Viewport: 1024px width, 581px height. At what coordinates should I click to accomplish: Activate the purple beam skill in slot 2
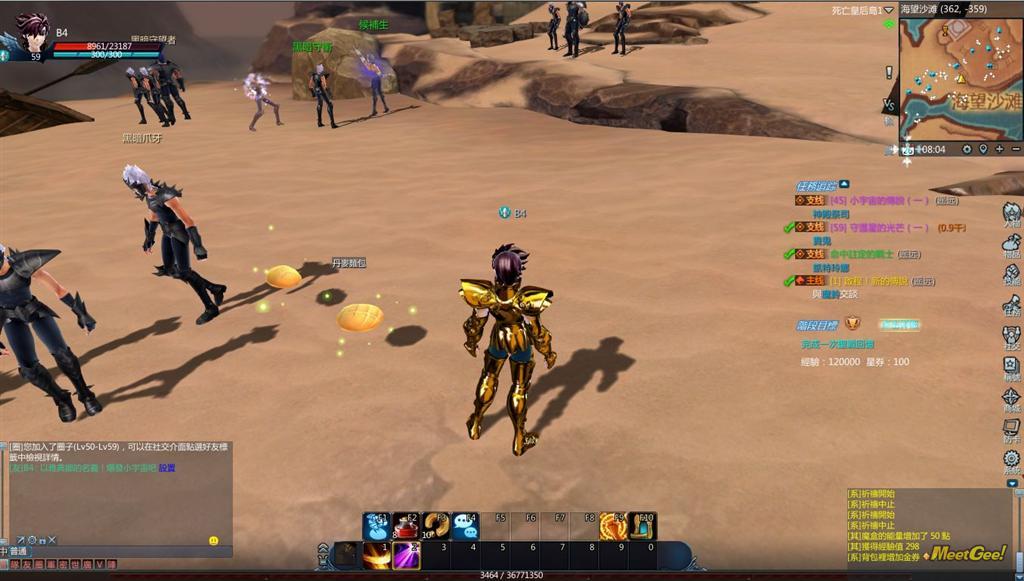tap(406, 555)
